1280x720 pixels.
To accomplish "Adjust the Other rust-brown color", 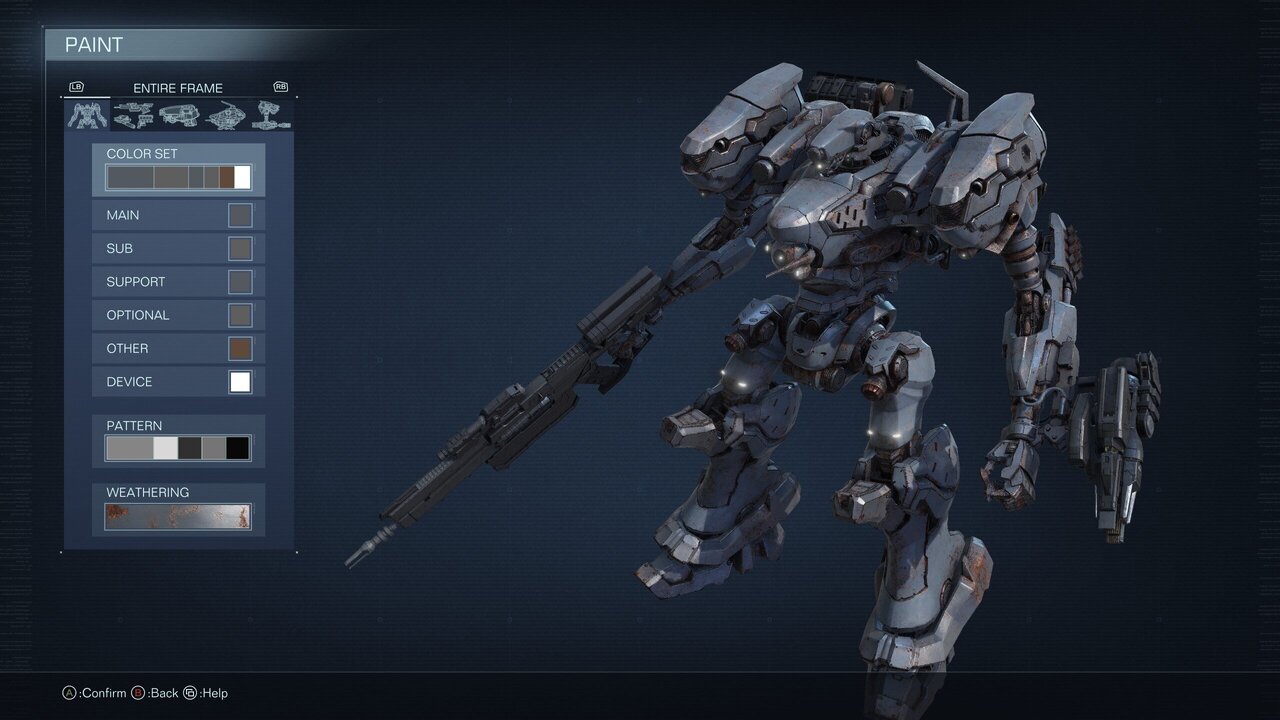I will coord(179,348).
